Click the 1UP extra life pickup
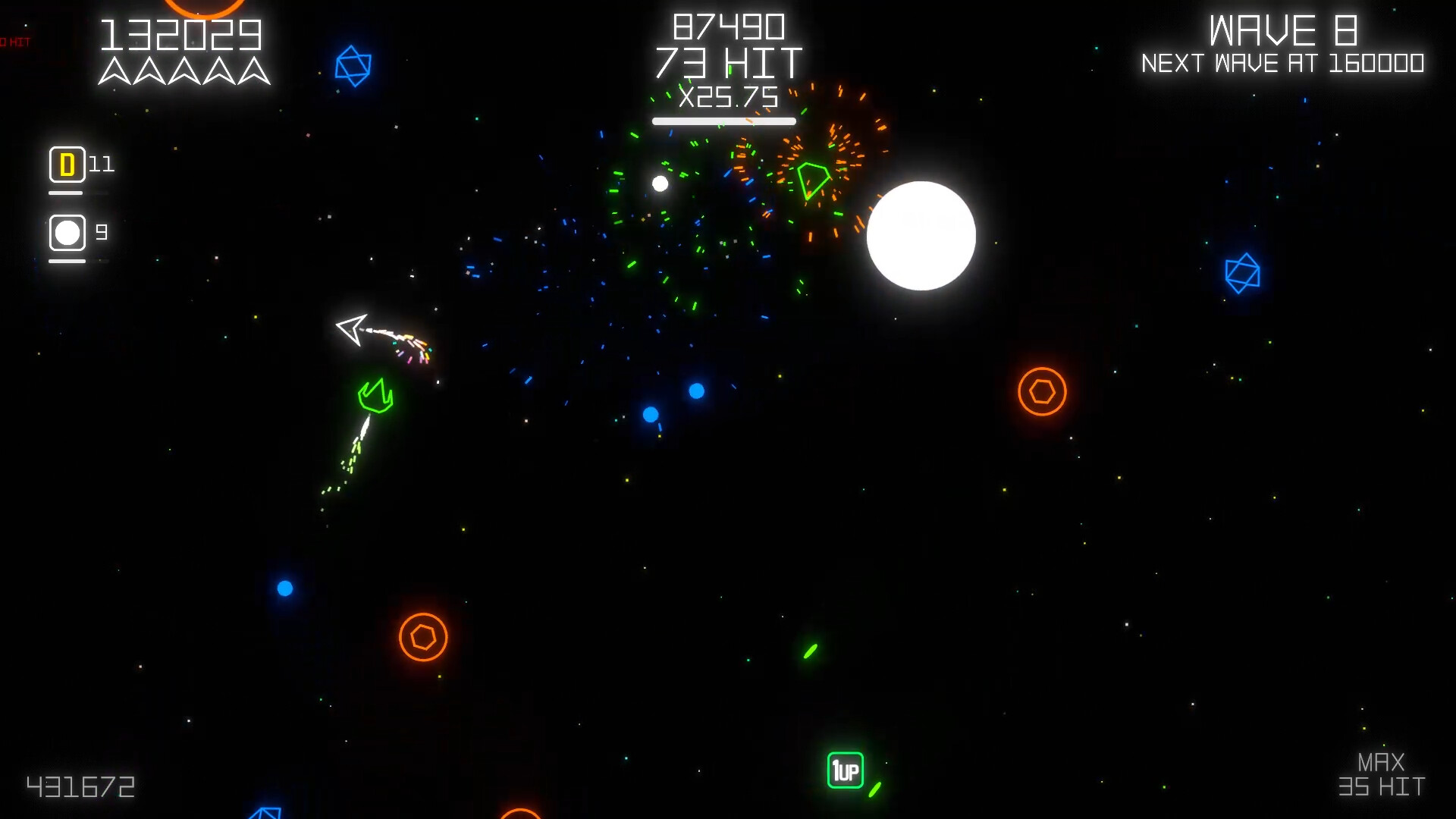The height and width of the screenshot is (819, 1456). click(x=846, y=770)
